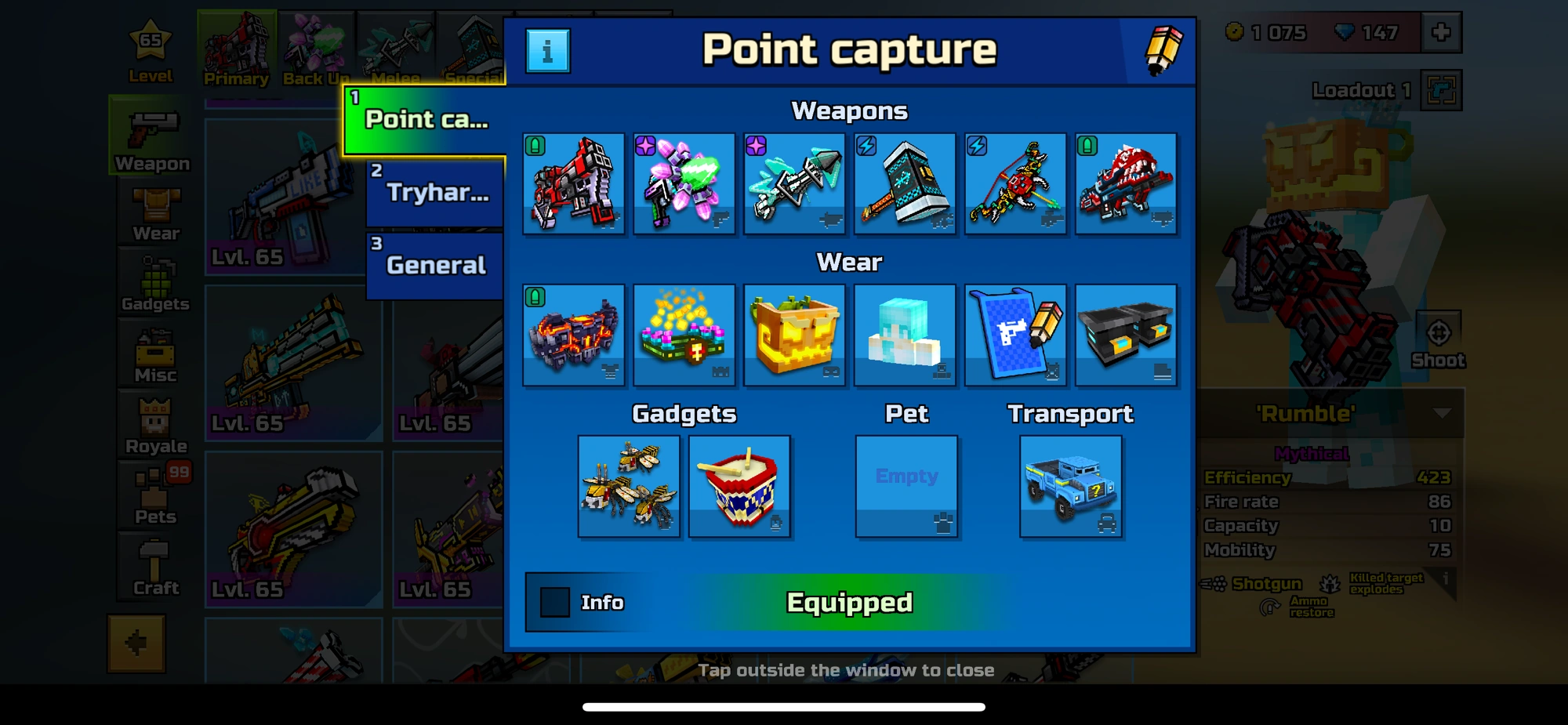This screenshot has height=725, width=1568.
Task: Switch to the Tryhar loadout tab
Action: [x=434, y=192]
